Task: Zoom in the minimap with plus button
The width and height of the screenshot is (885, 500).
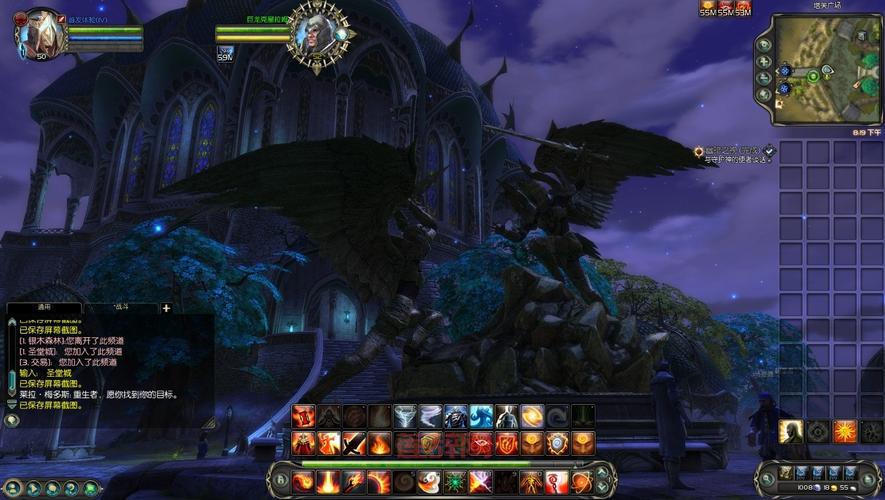Action: pyautogui.click(x=765, y=62)
